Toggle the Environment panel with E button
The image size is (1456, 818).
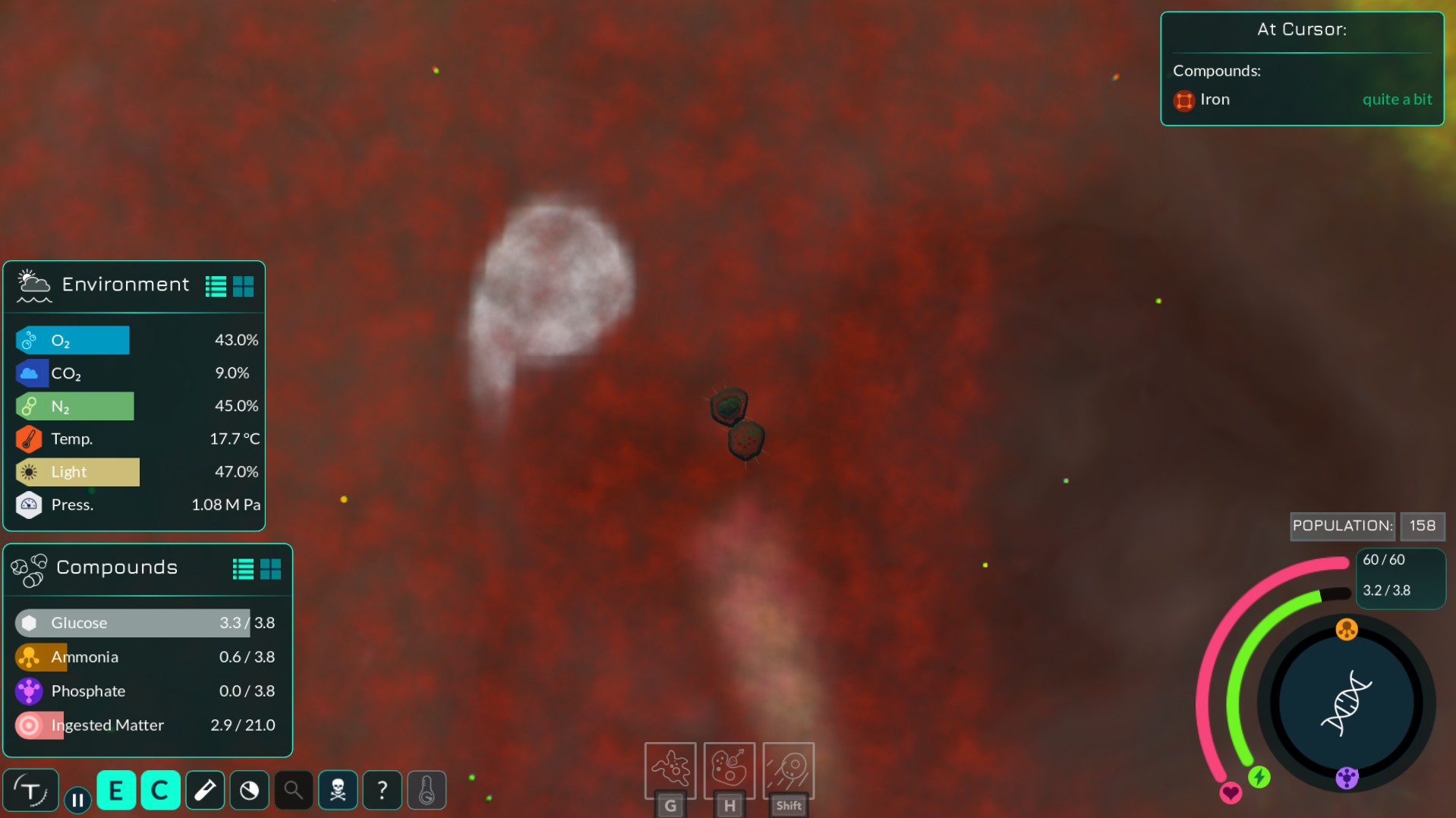[x=116, y=791]
